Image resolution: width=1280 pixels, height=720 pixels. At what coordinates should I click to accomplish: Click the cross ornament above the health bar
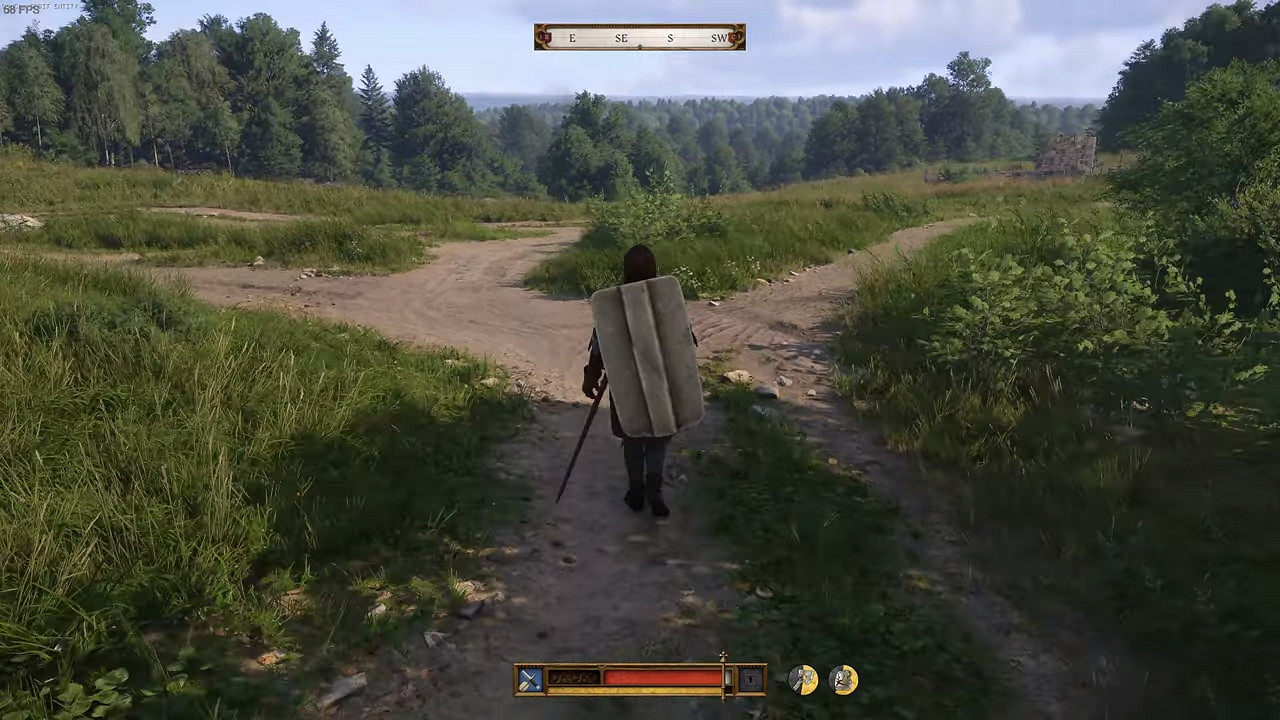[723, 656]
